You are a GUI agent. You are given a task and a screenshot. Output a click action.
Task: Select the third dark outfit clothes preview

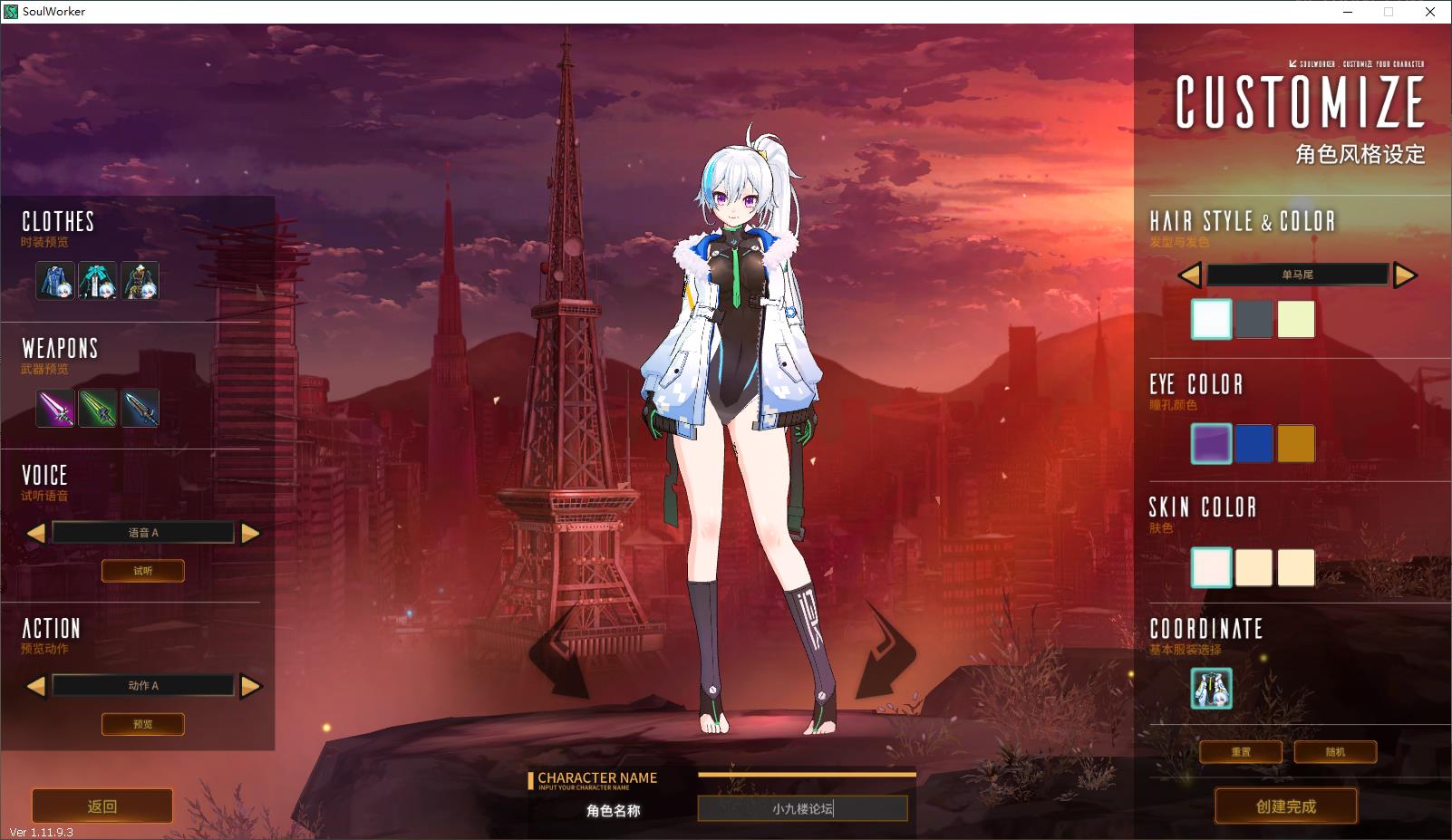[139, 281]
